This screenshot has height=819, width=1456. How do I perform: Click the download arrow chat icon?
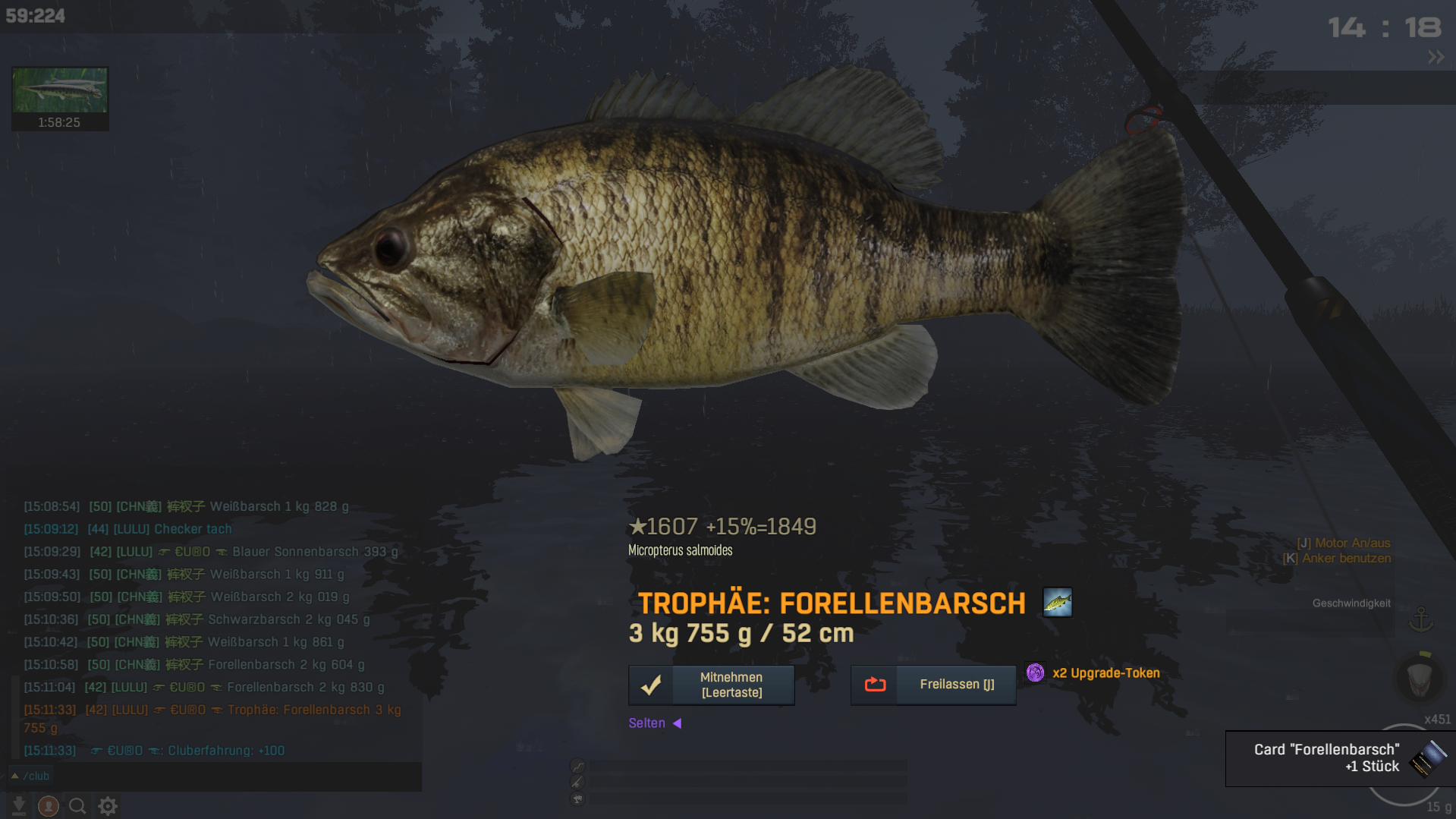click(19, 805)
